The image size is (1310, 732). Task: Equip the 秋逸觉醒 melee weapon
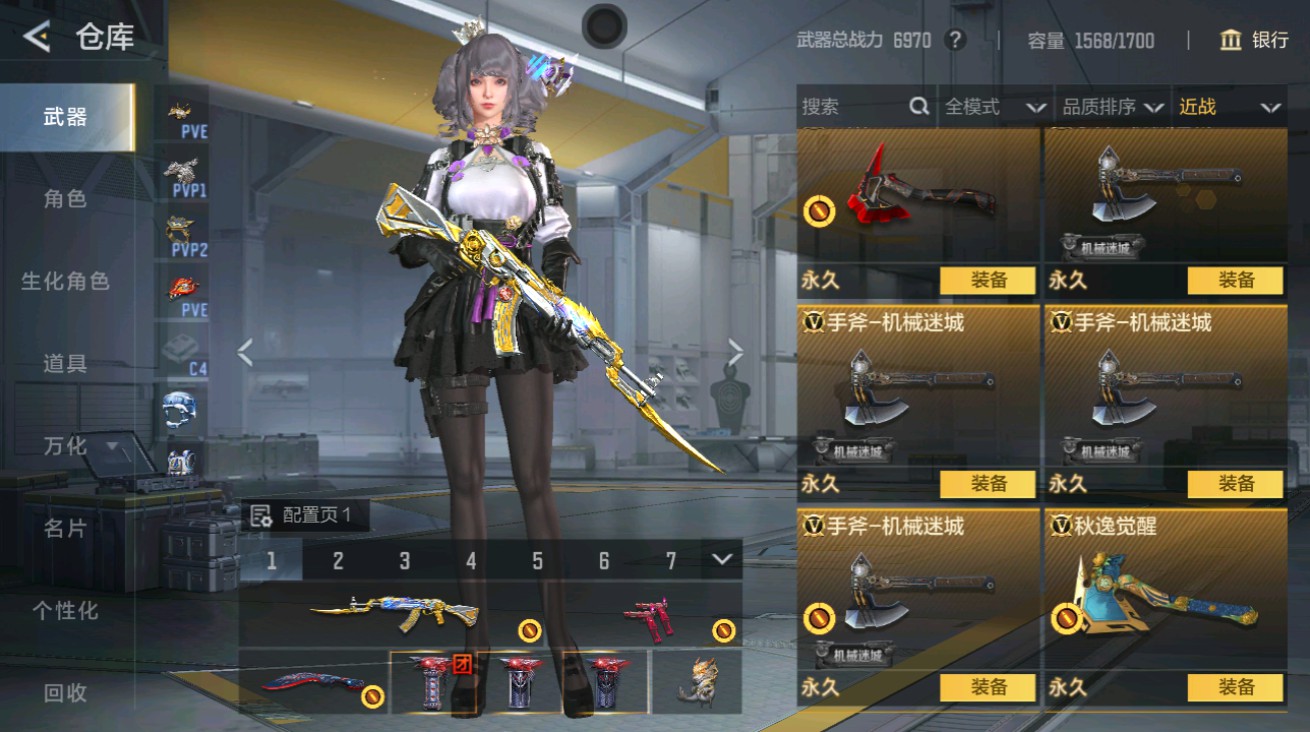pos(1235,687)
